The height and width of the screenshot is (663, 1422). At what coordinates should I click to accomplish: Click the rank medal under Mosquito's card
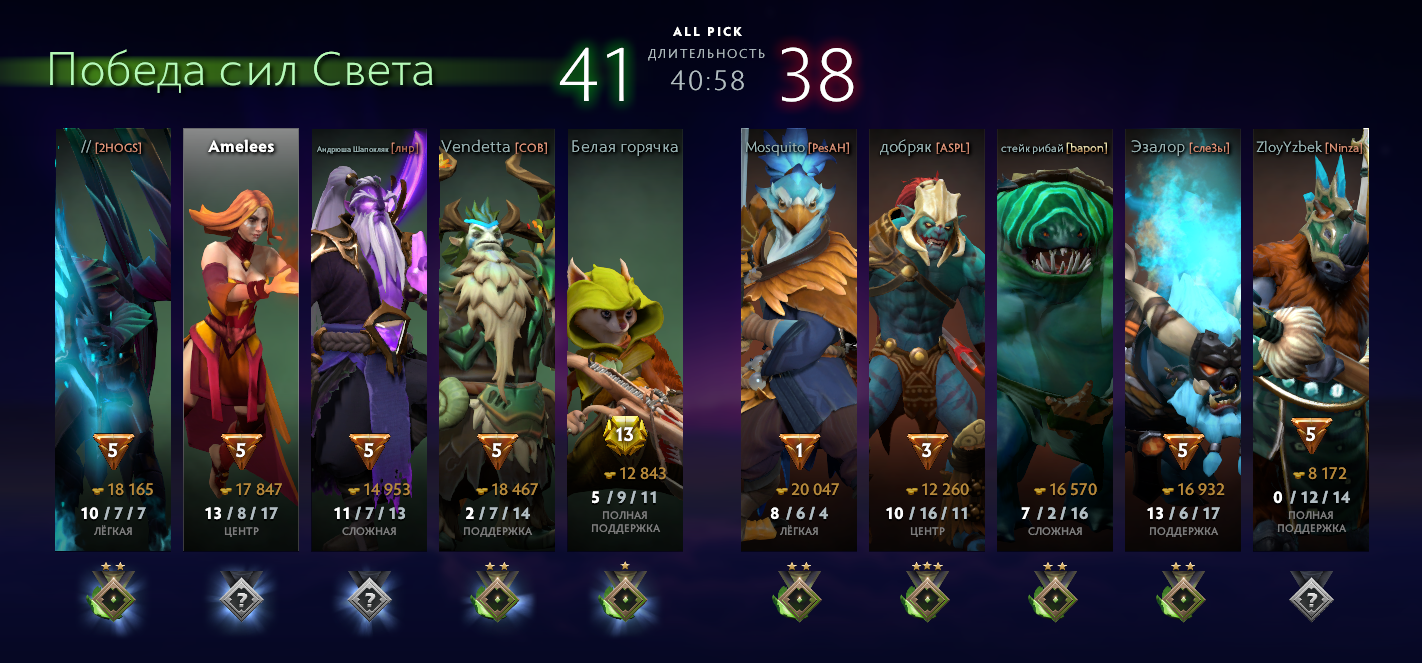click(799, 599)
